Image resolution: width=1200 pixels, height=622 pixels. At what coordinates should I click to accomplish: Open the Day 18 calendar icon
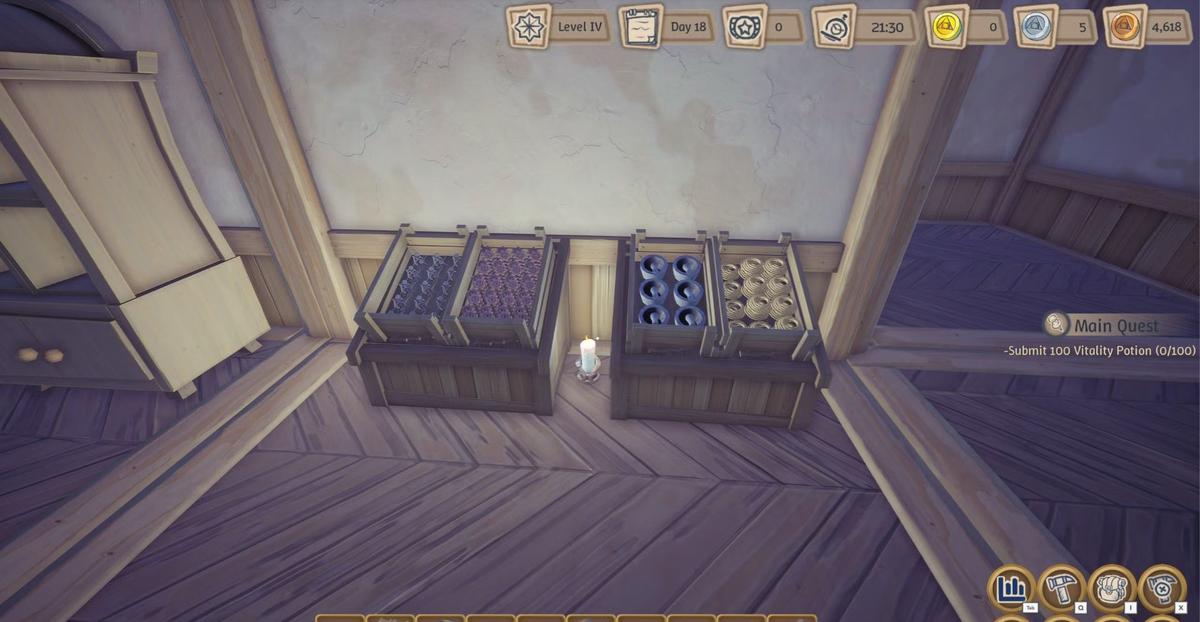(x=640, y=27)
